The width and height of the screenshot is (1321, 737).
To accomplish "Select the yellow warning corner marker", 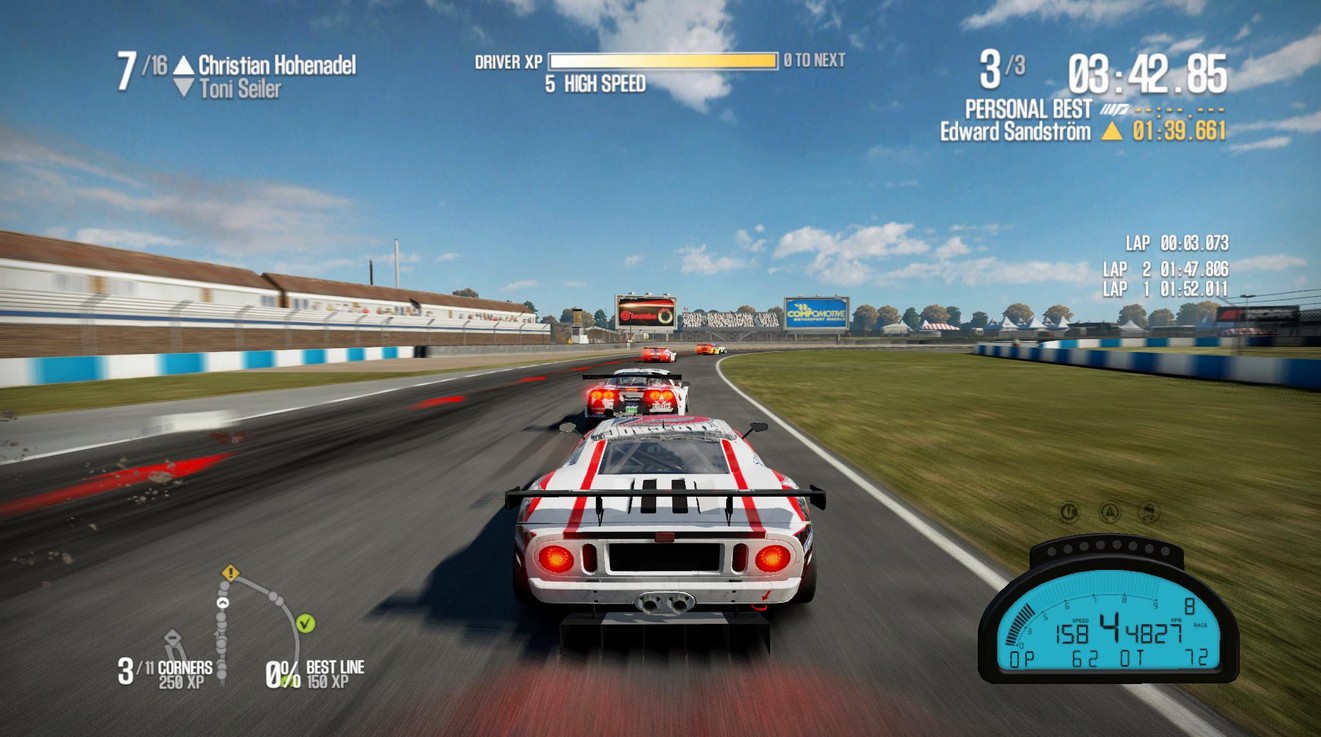I will 231,573.
